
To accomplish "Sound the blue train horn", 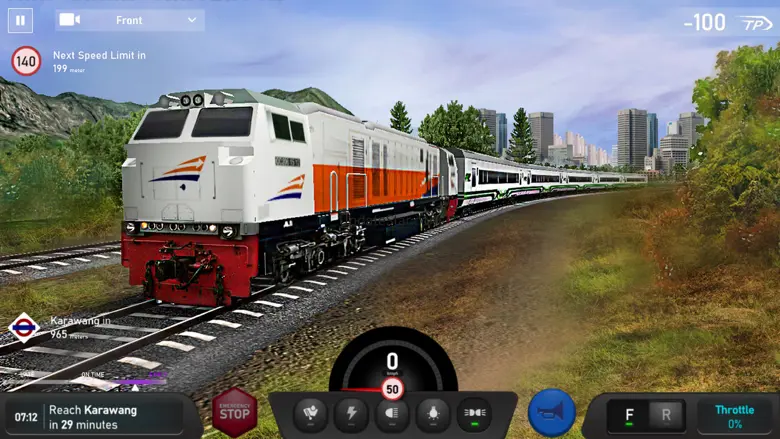I will [552, 412].
